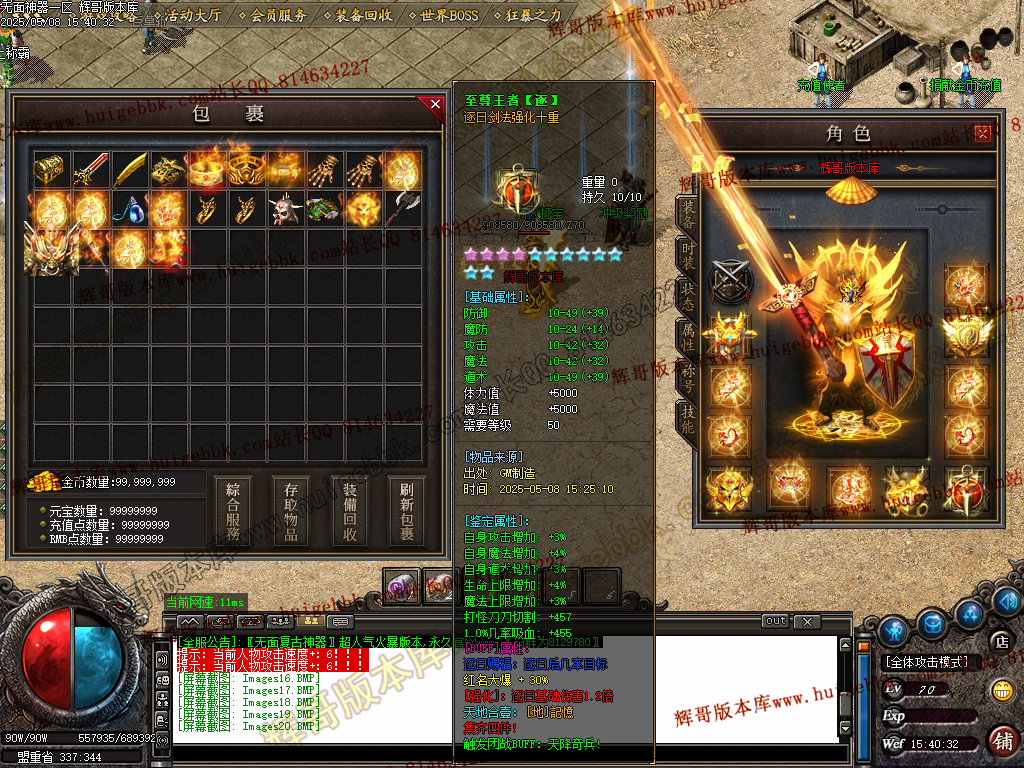Screen dimensions: 1024x768
Task: Pick the golden curved blade item
Action: [130, 171]
